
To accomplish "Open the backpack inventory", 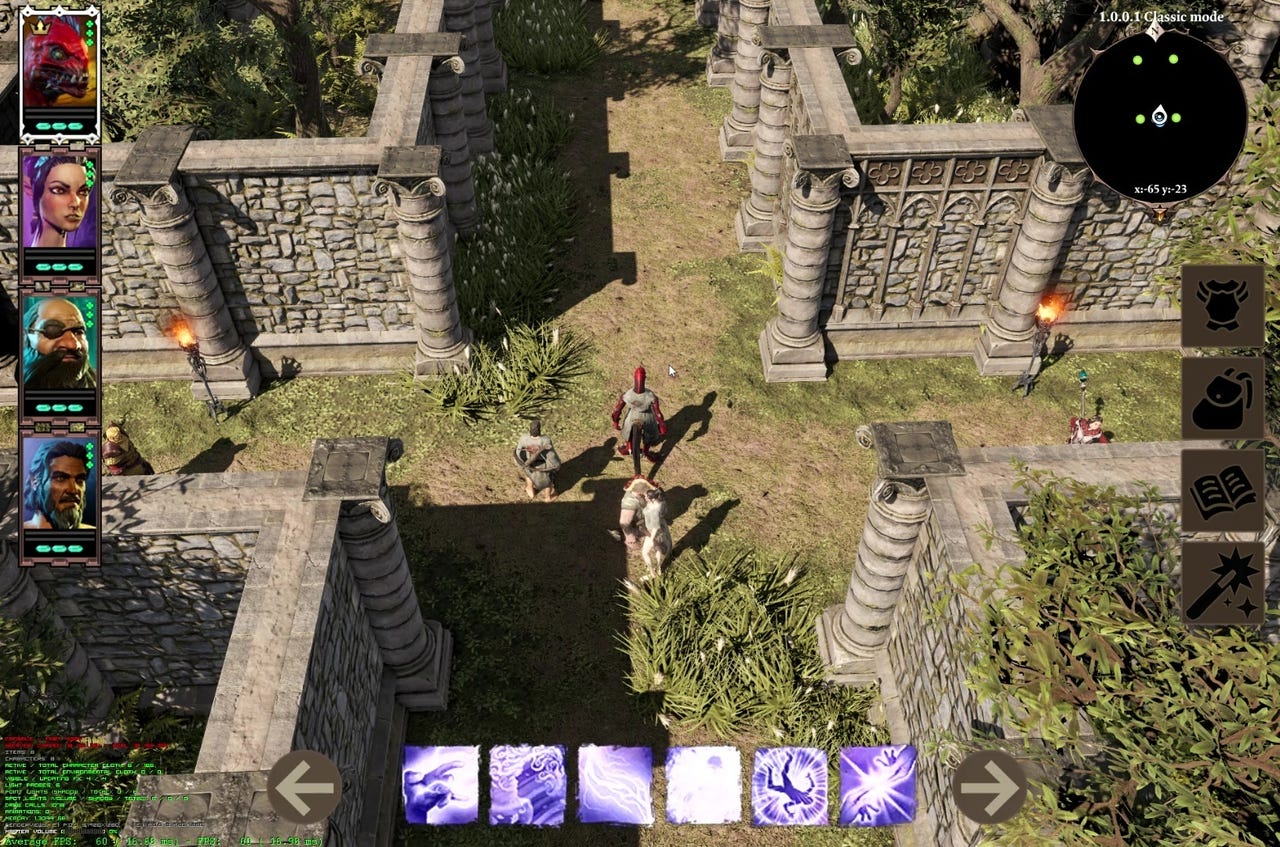I will 1222,398.
